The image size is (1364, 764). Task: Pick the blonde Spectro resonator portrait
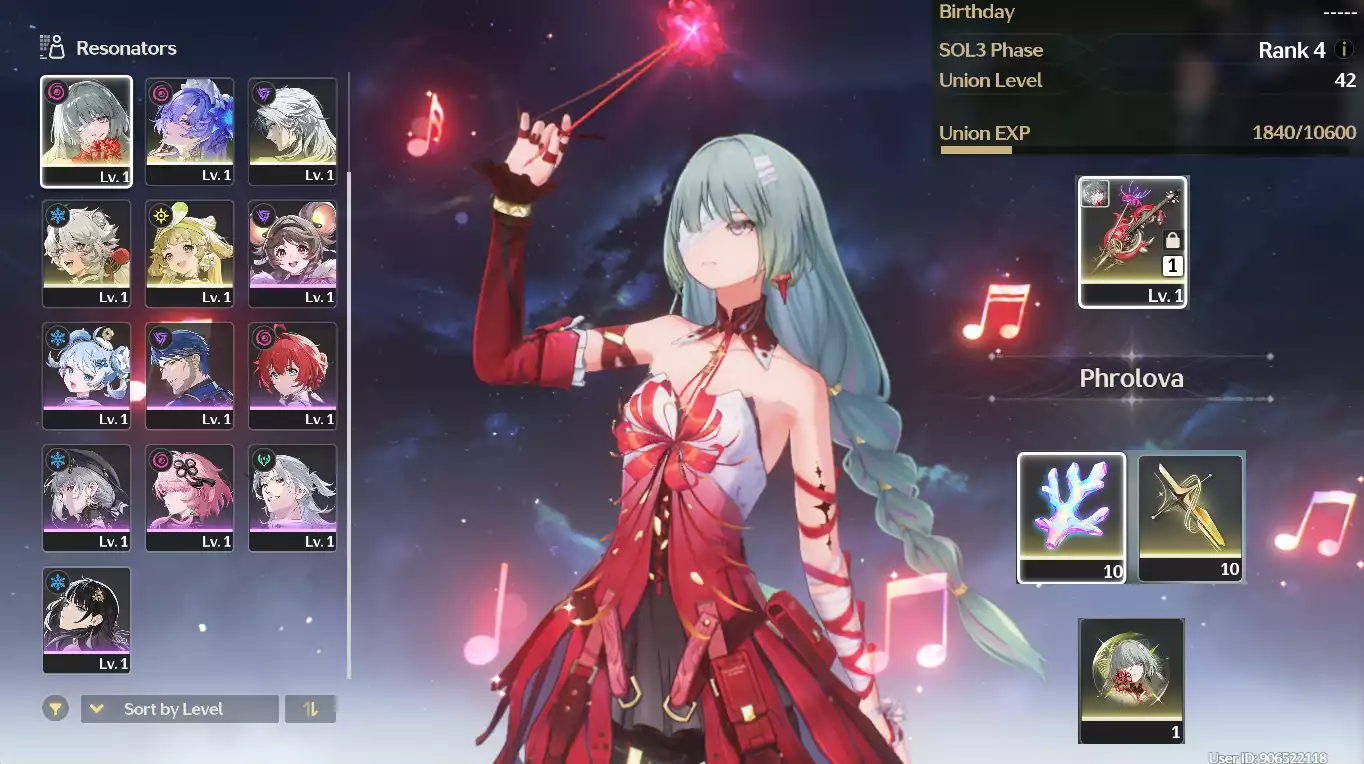coord(189,253)
